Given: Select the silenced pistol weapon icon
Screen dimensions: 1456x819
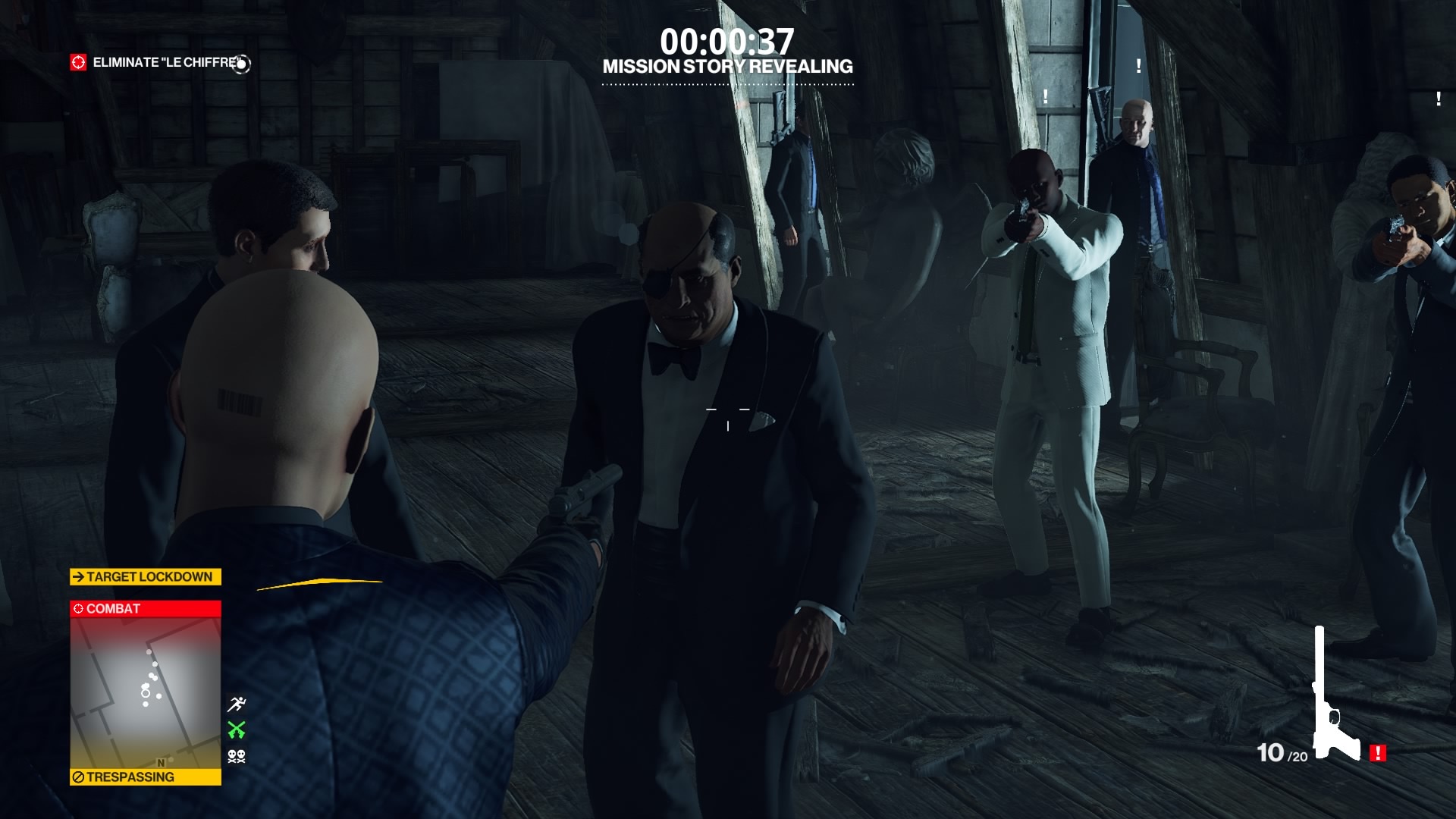Looking at the screenshot, I should tap(1332, 698).
